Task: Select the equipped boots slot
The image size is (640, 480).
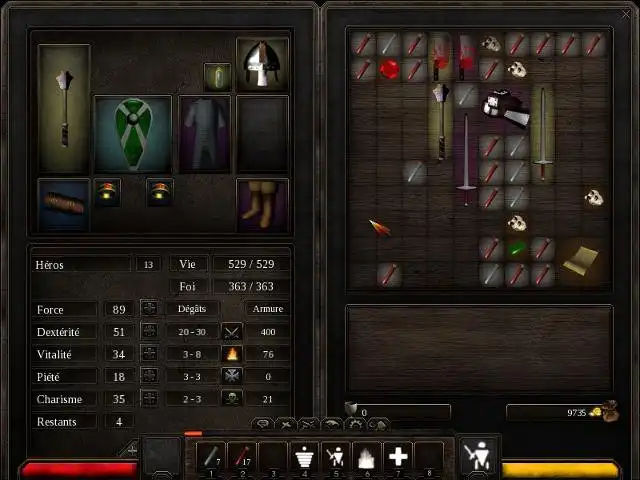Action: (262, 203)
